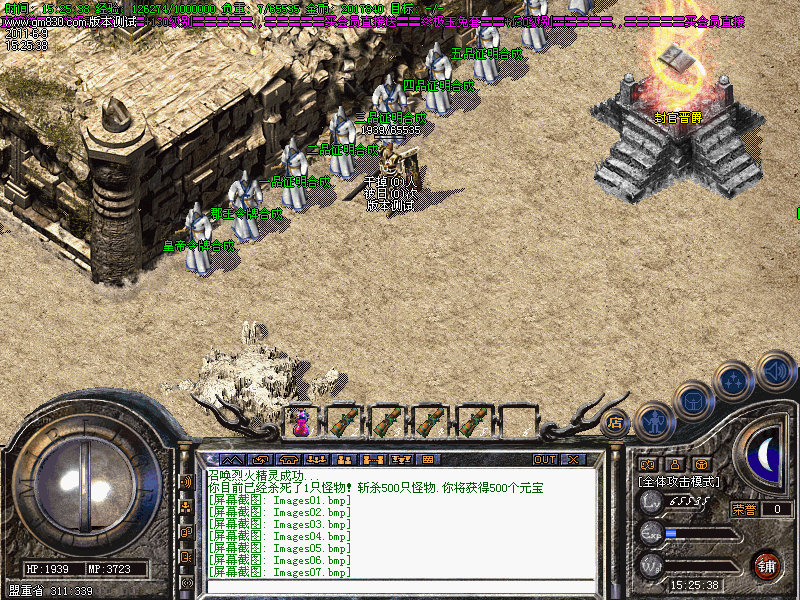Open the skills button with sparkle stars

coord(735,381)
